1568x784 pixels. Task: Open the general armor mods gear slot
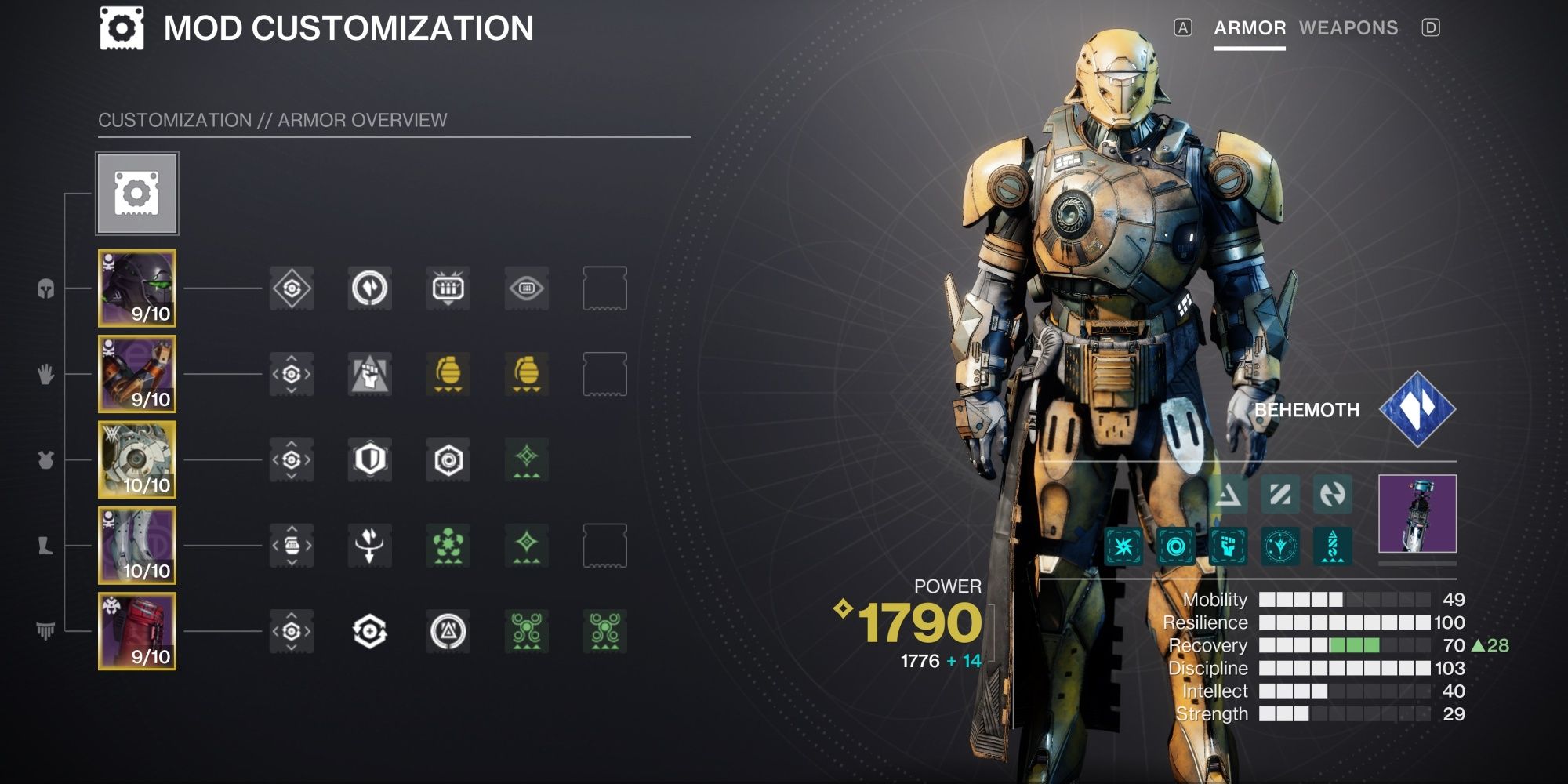137,192
